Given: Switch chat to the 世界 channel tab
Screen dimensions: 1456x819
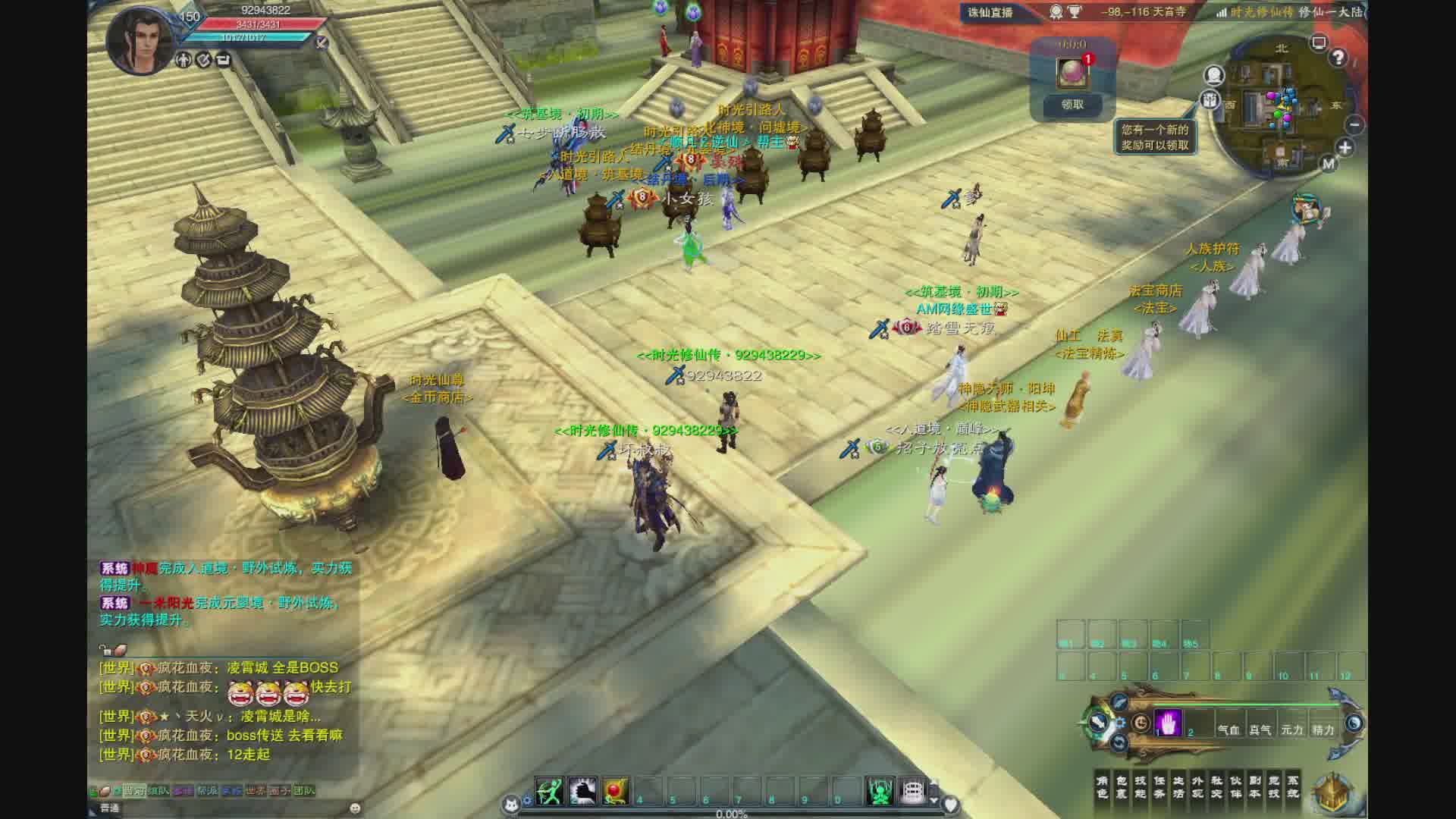Looking at the screenshot, I should [x=255, y=790].
